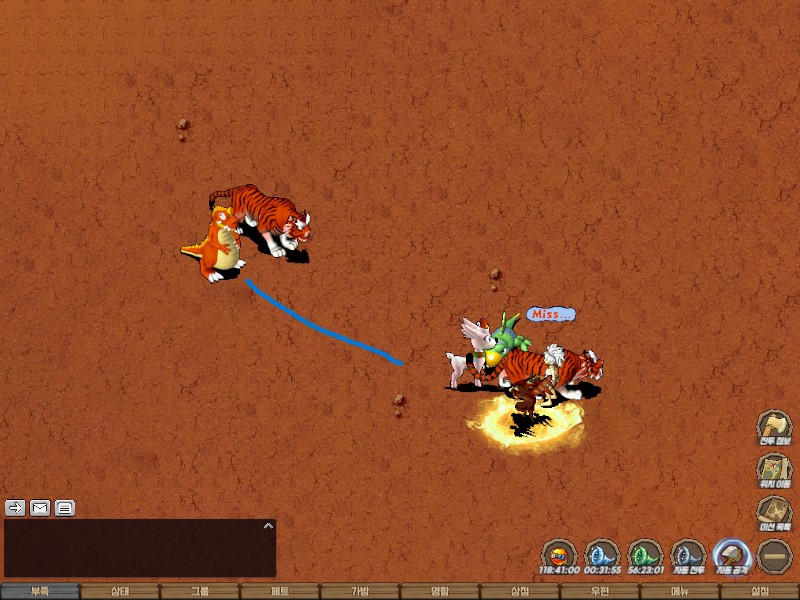Click the arrow button above chat

[x=16, y=507]
